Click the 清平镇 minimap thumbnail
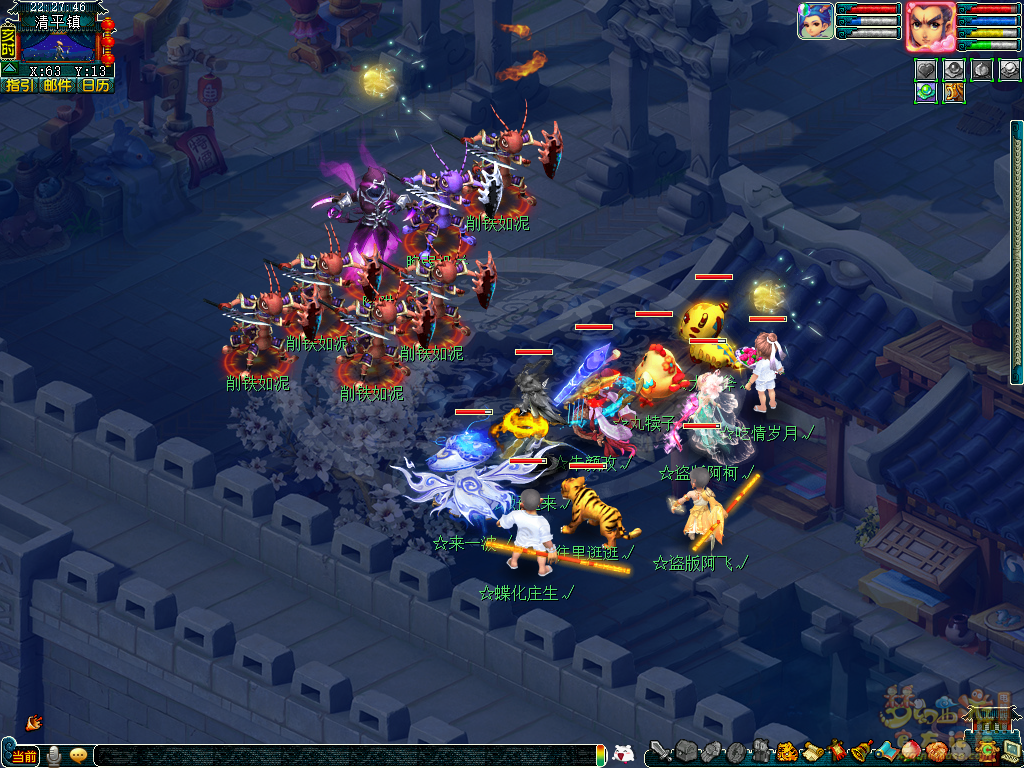Image resolution: width=1024 pixels, height=768 pixels. [58, 46]
